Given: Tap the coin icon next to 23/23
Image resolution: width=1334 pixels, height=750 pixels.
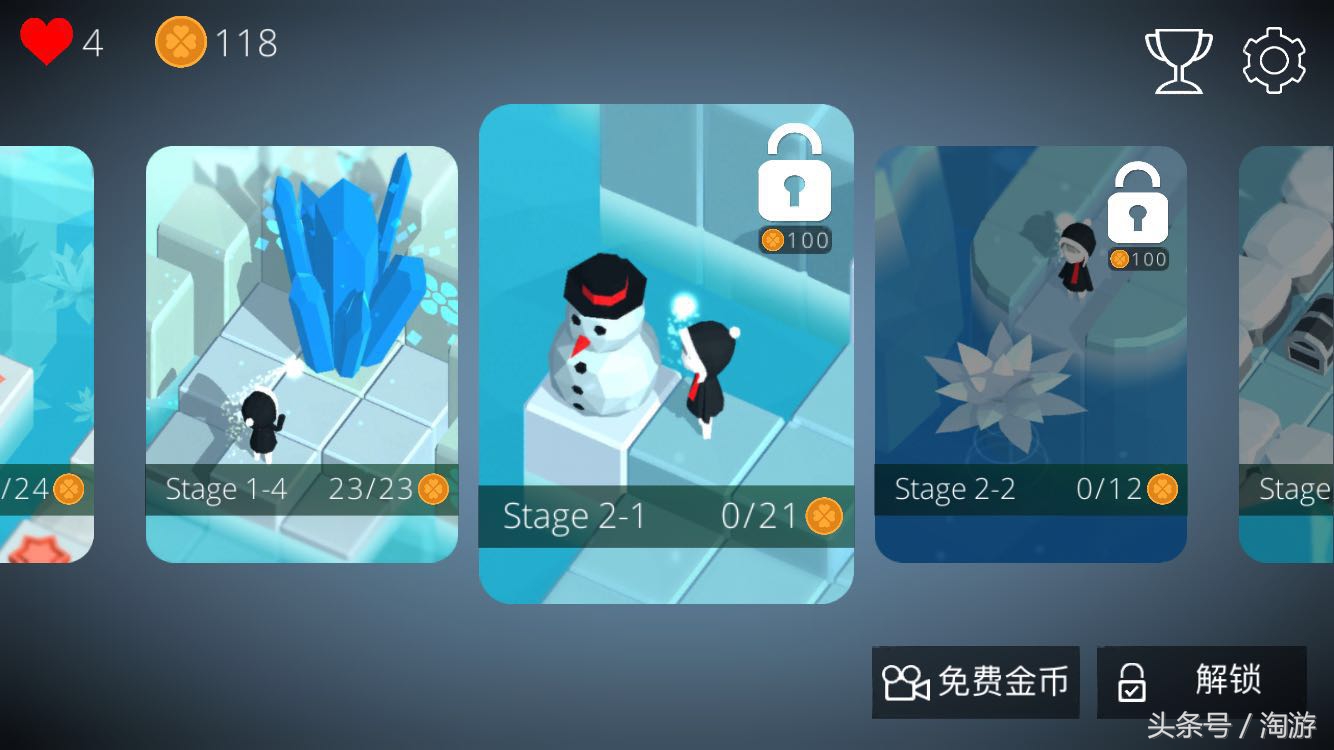Looking at the screenshot, I should pos(432,490).
